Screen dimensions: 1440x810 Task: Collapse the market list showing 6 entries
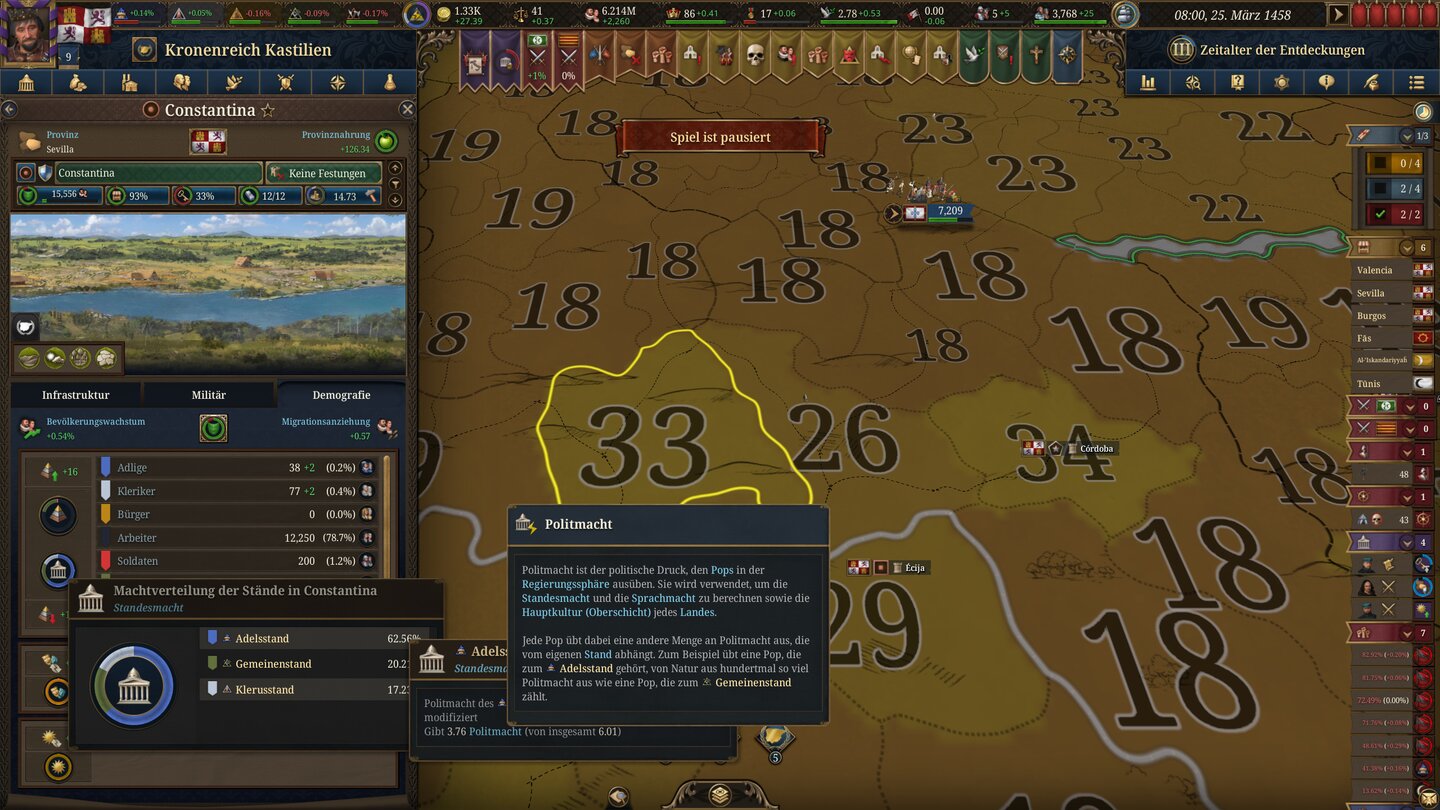[x=1406, y=247]
